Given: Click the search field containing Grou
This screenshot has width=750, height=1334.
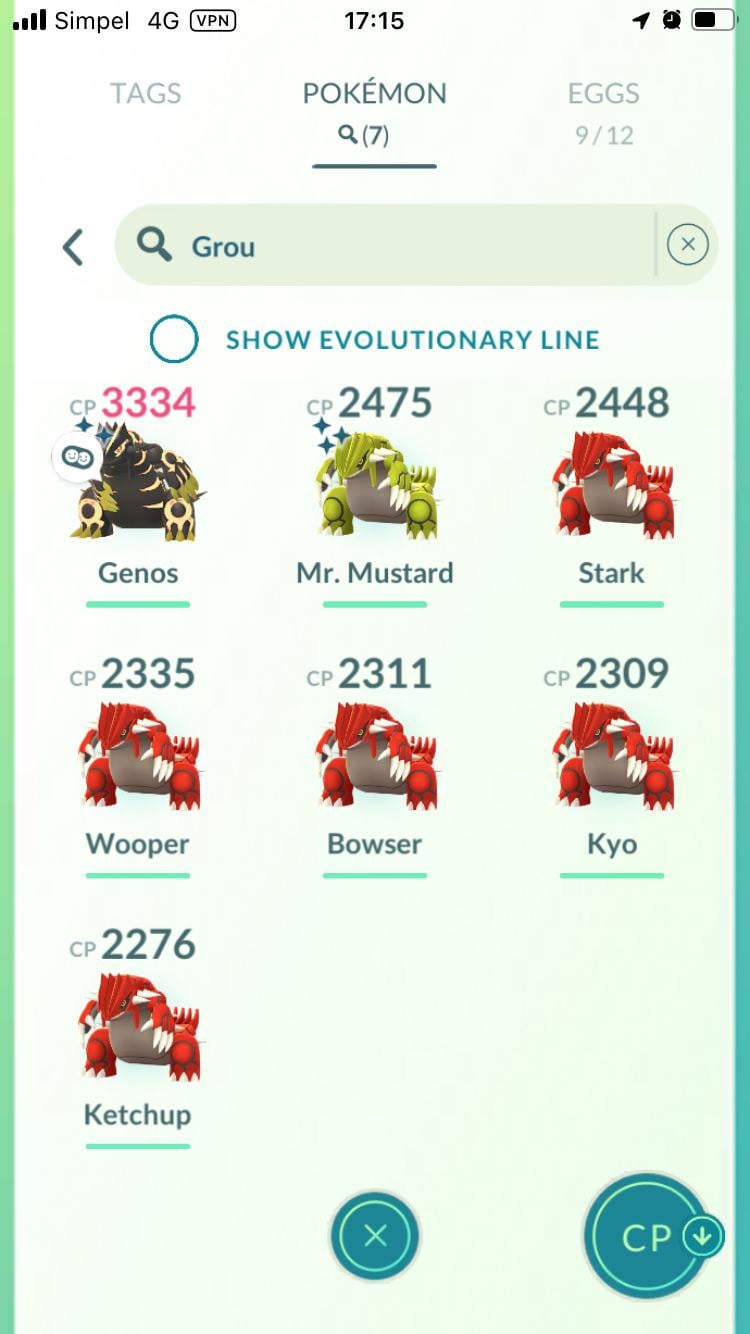Looking at the screenshot, I should coord(400,246).
